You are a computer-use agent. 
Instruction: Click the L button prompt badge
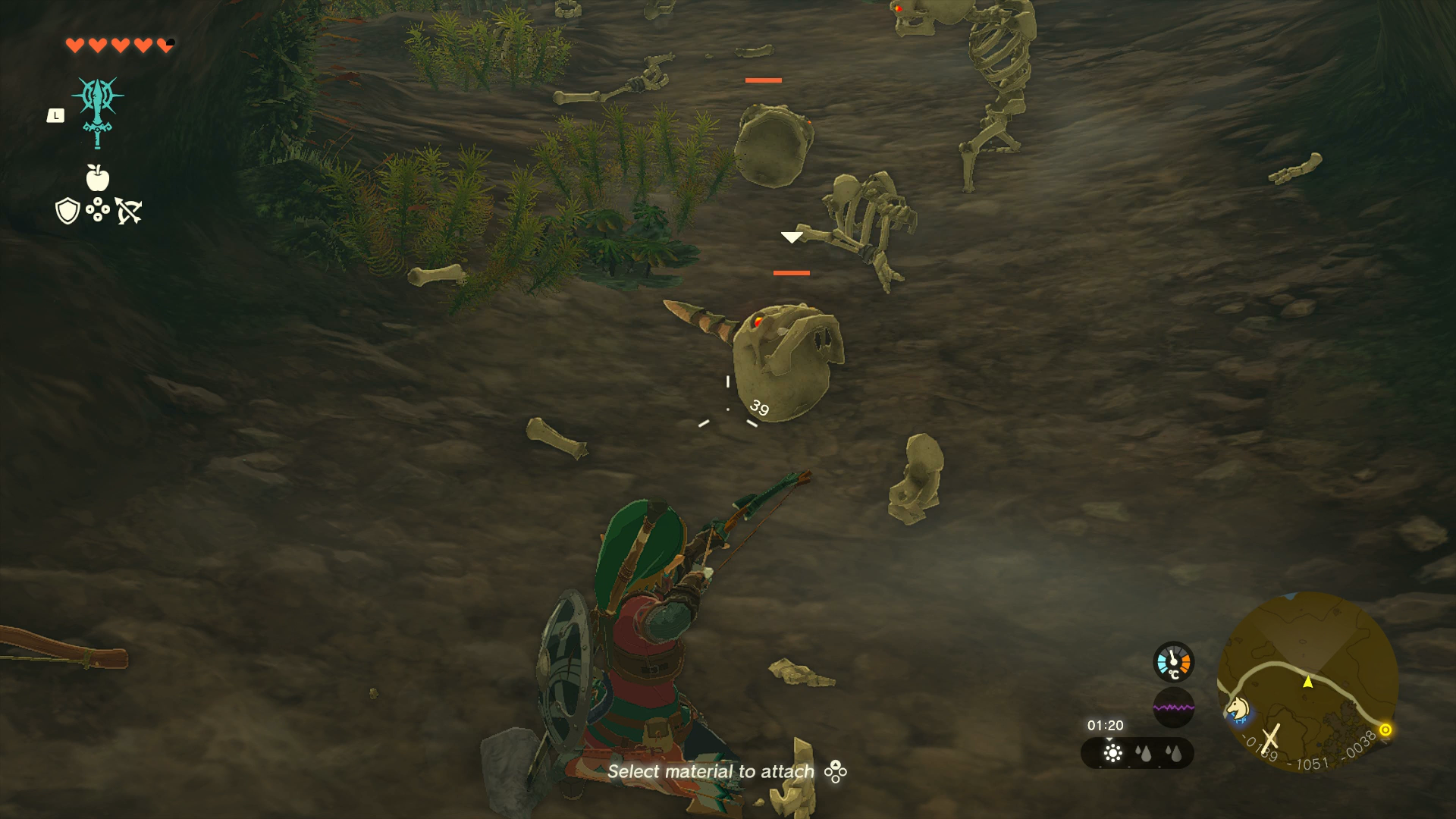coord(56,114)
